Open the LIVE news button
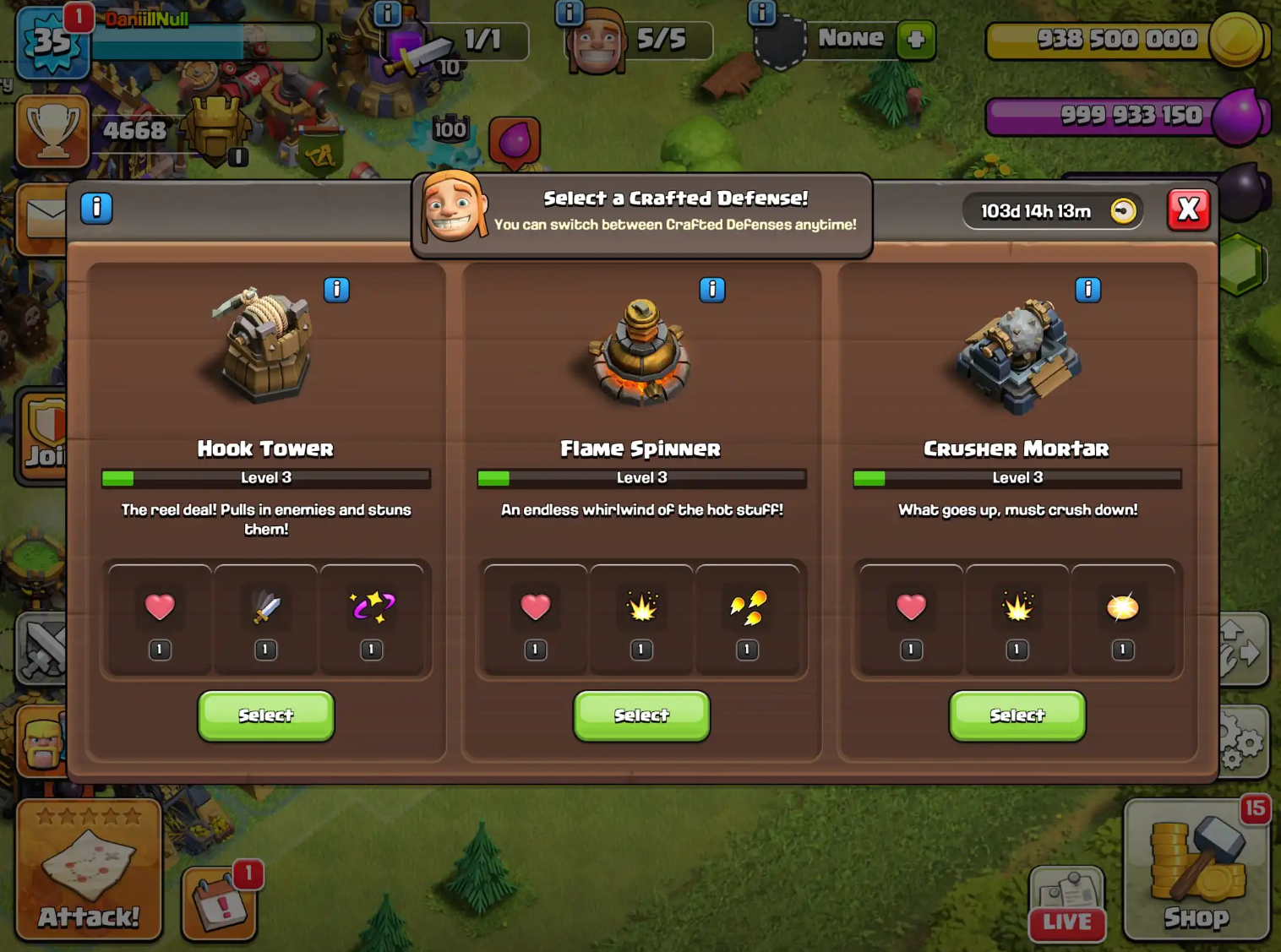The width and height of the screenshot is (1281, 952). (x=1066, y=904)
